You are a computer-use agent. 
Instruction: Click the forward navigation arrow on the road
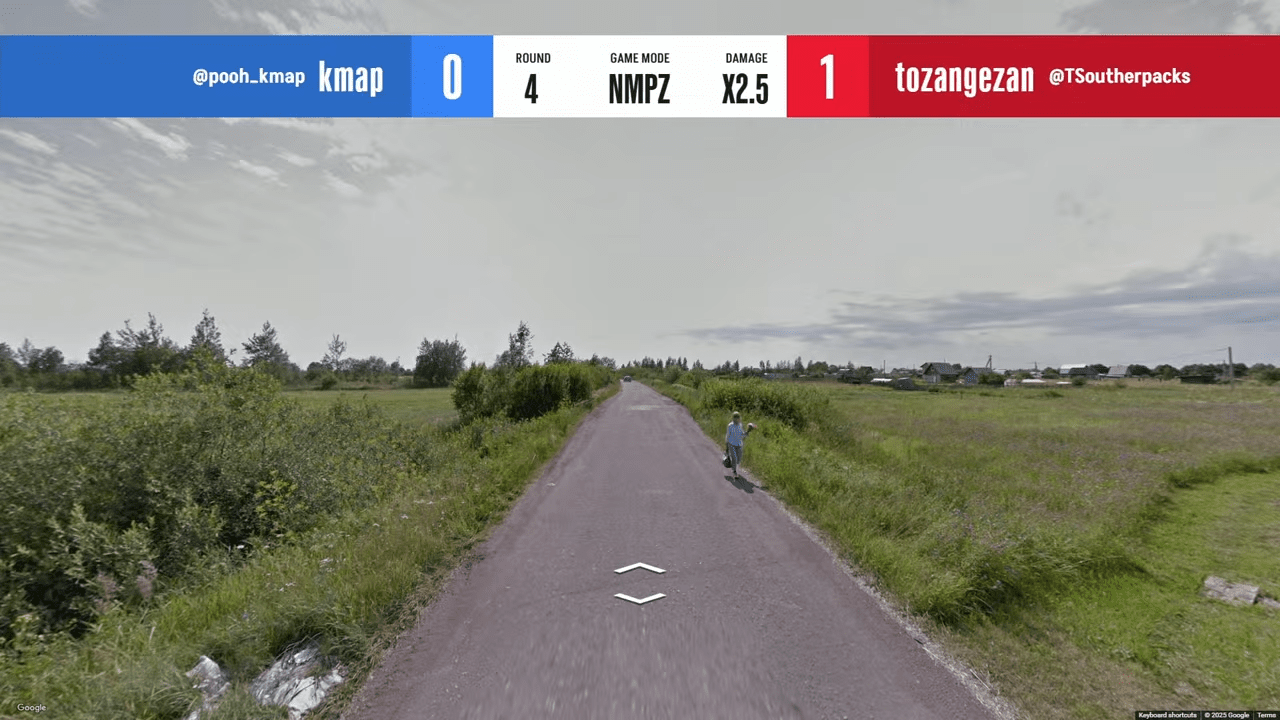click(x=640, y=568)
